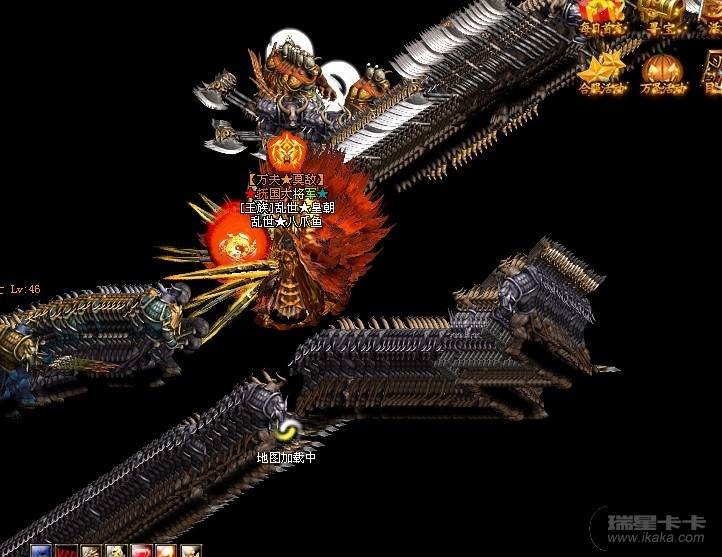The width and height of the screenshot is (722, 557).
Task: Open the 每日首充 gift box icon
Action: click(602, 14)
